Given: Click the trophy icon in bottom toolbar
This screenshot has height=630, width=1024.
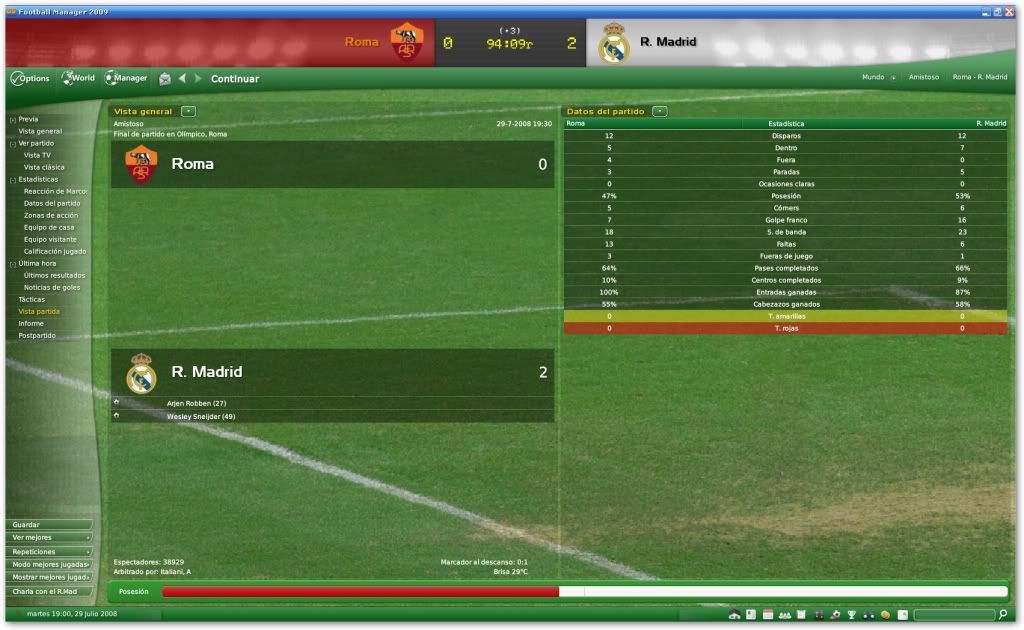Looking at the screenshot, I should pyautogui.click(x=851, y=614).
